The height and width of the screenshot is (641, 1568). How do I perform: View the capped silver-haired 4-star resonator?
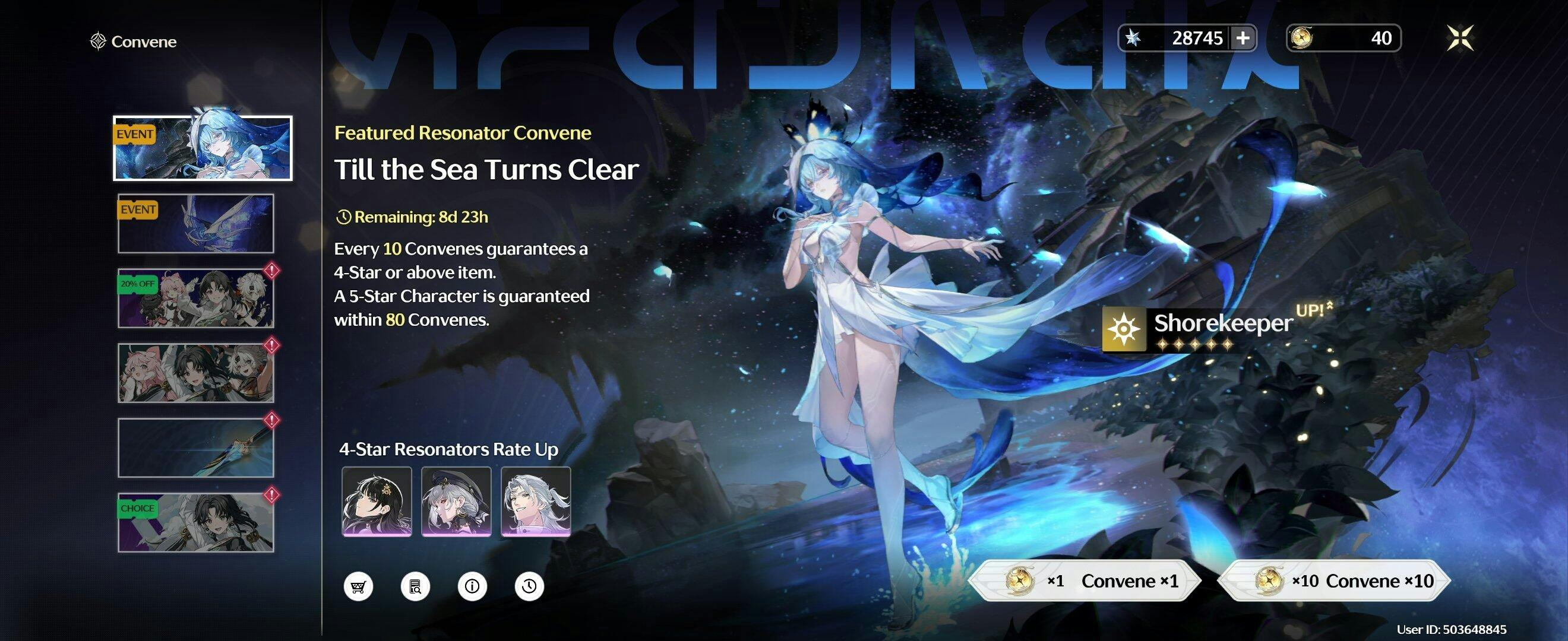coord(457,501)
